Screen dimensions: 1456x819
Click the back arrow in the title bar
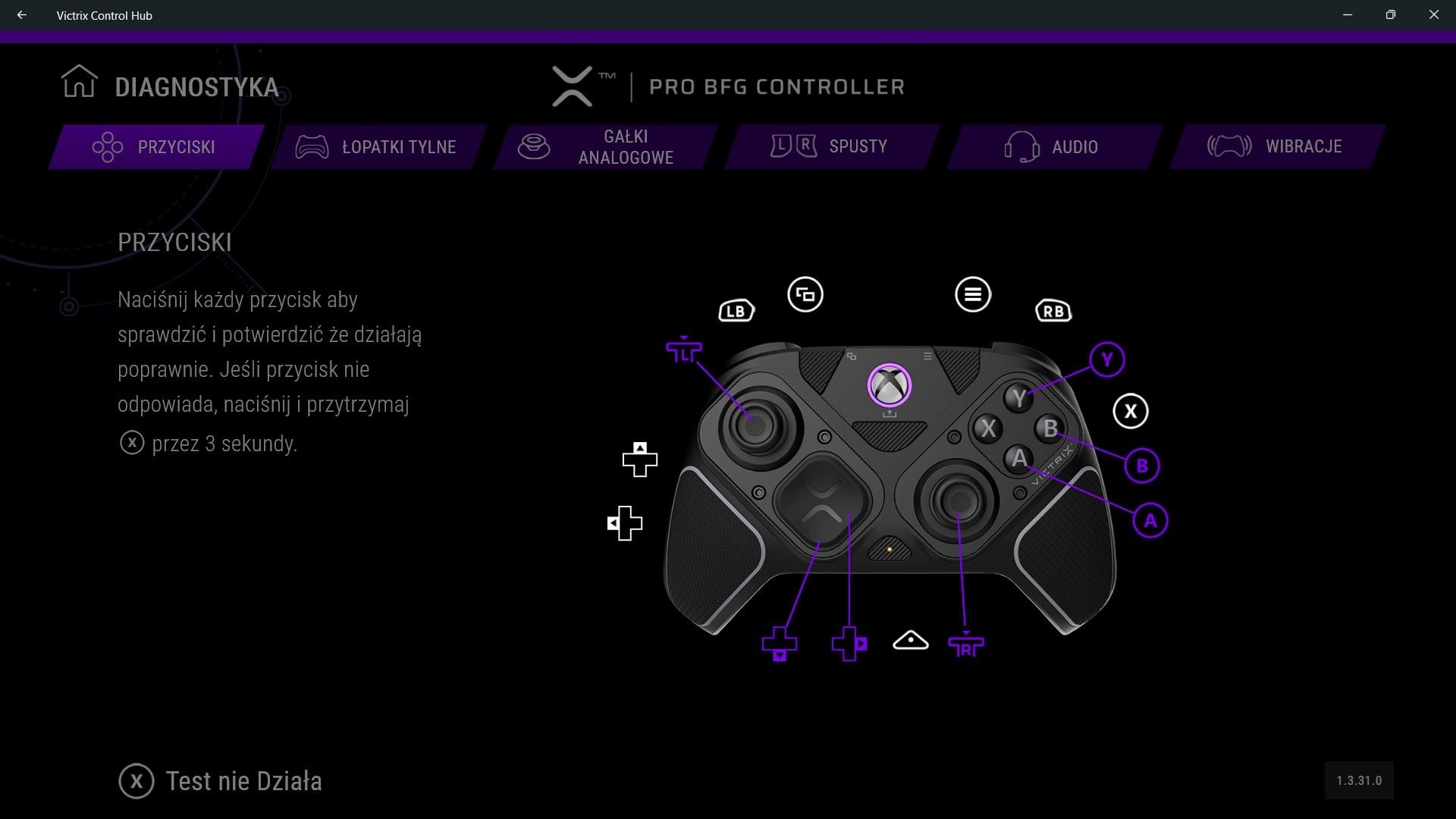pos(20,14)
